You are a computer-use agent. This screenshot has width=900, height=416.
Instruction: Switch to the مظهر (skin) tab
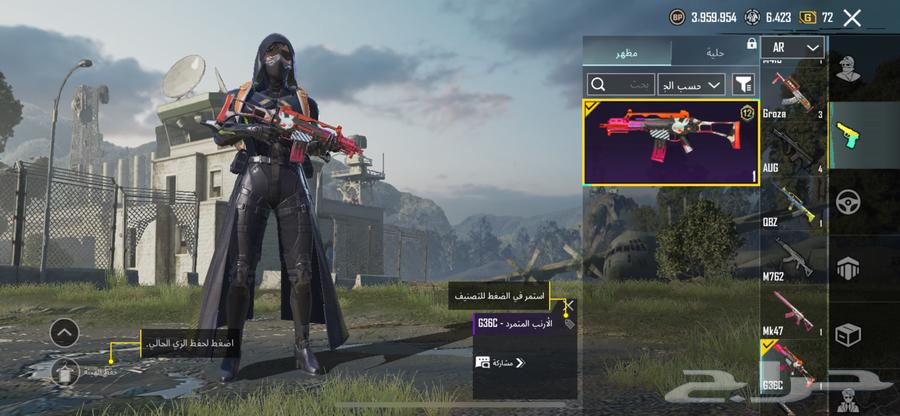628,51
